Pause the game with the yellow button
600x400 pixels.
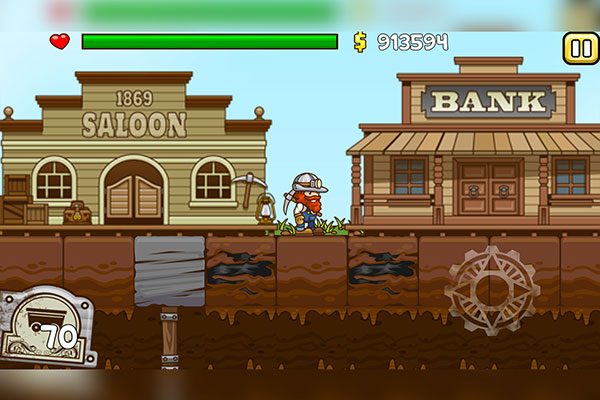578,47
